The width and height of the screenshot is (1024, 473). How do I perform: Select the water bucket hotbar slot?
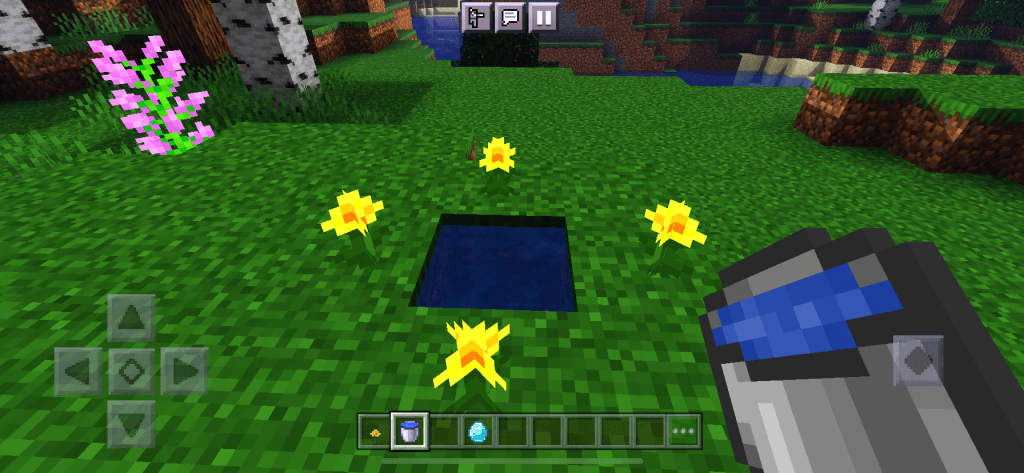tap(409, 432)
